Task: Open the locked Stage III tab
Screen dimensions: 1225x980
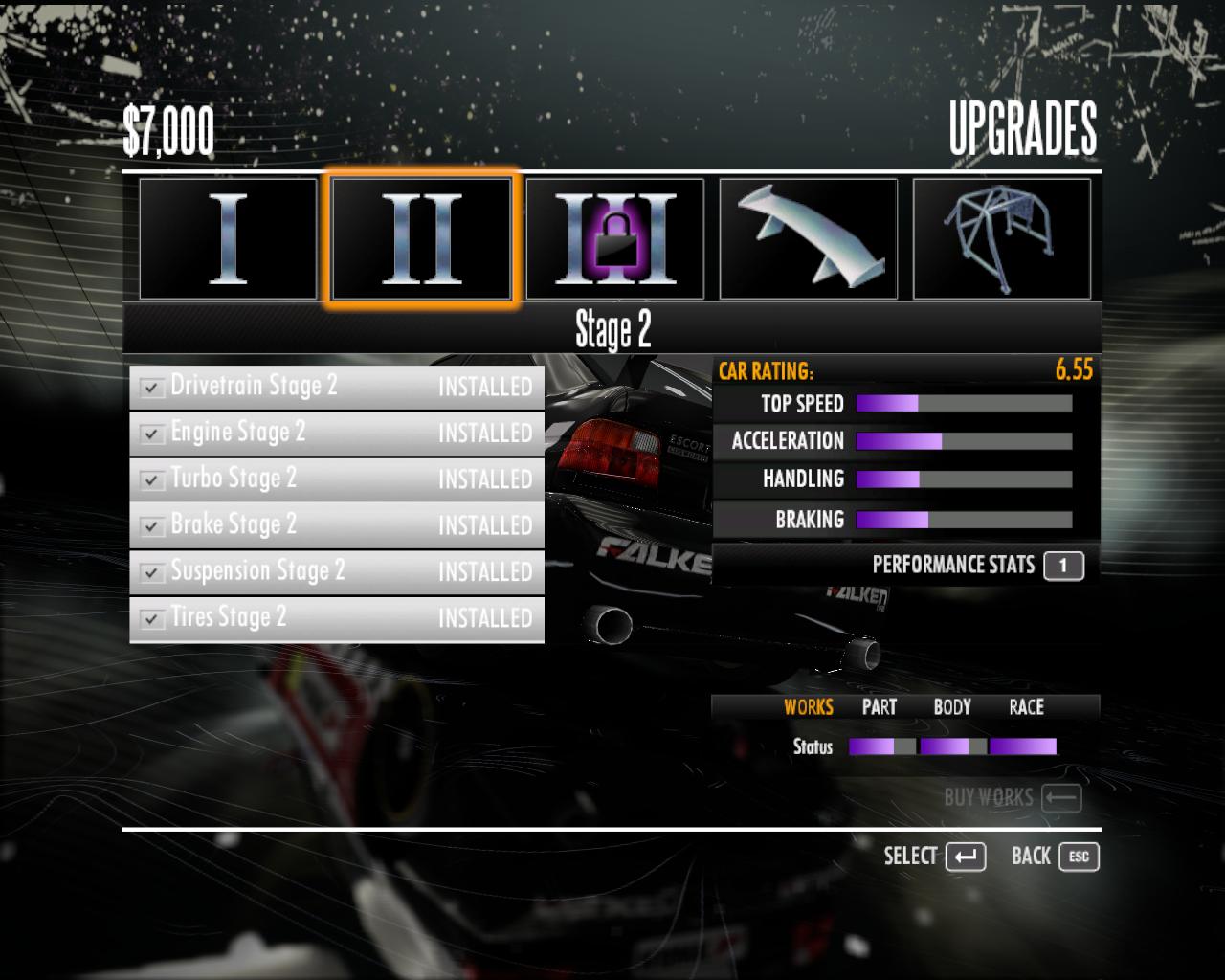Action: (x=614, y=238)
